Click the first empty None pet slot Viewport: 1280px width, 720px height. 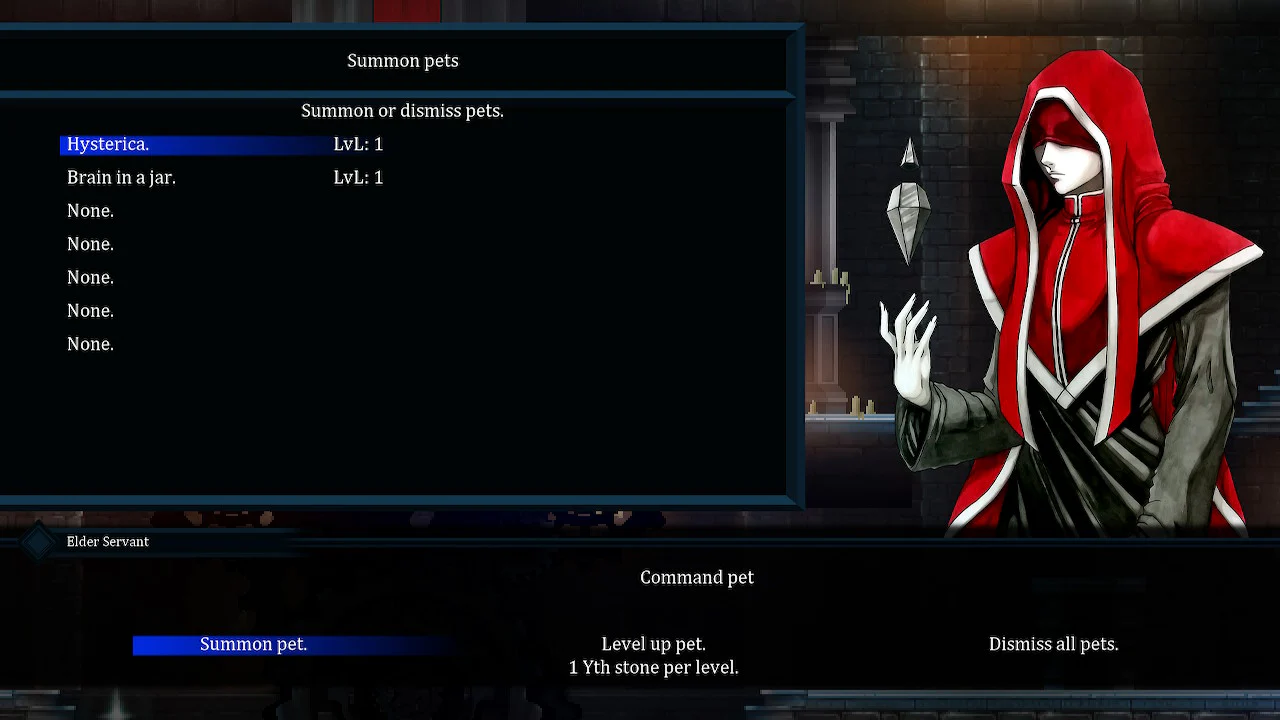pos(90,211)
